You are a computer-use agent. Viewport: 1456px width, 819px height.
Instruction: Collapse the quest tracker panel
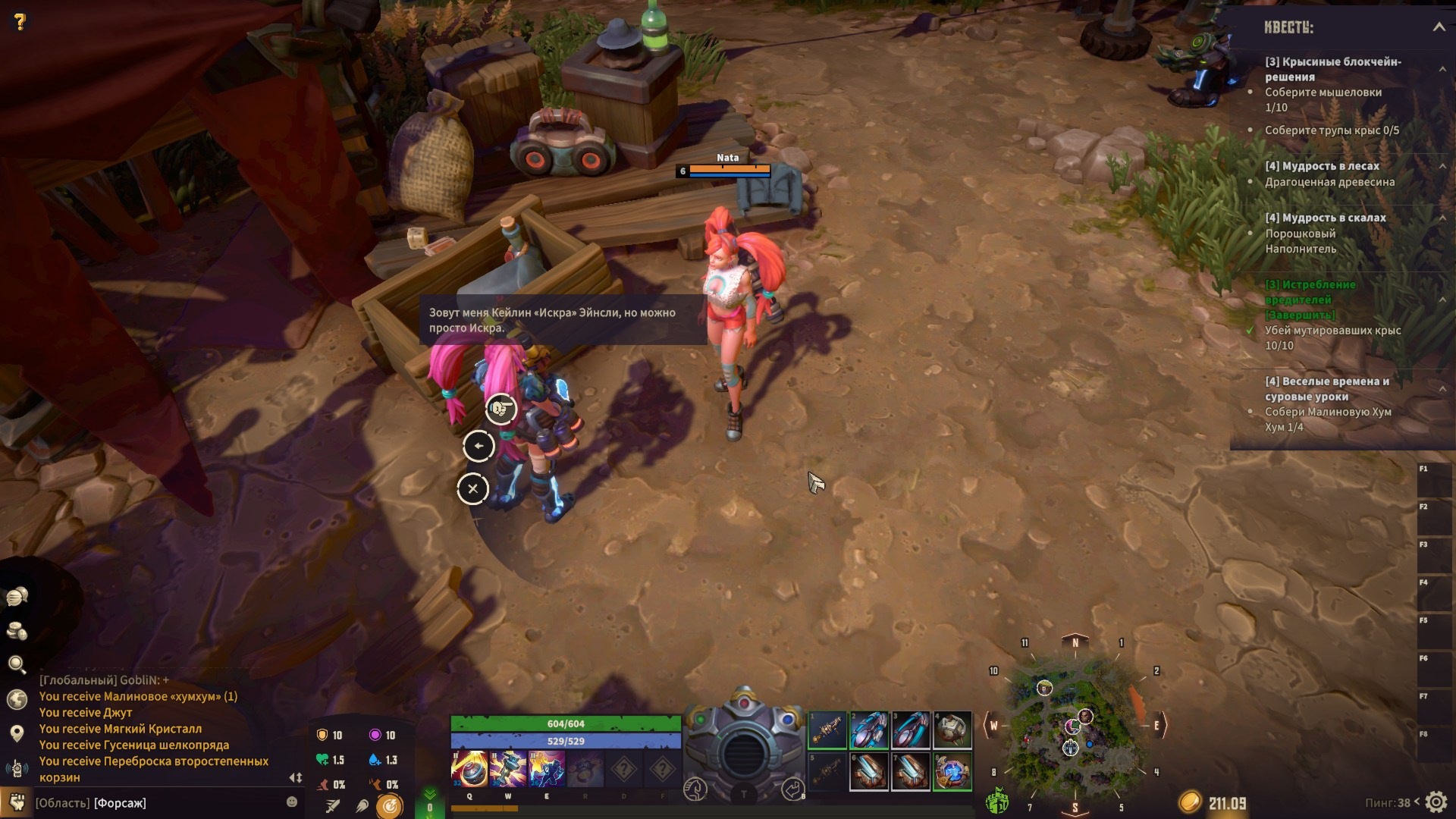click(1439, 27)
